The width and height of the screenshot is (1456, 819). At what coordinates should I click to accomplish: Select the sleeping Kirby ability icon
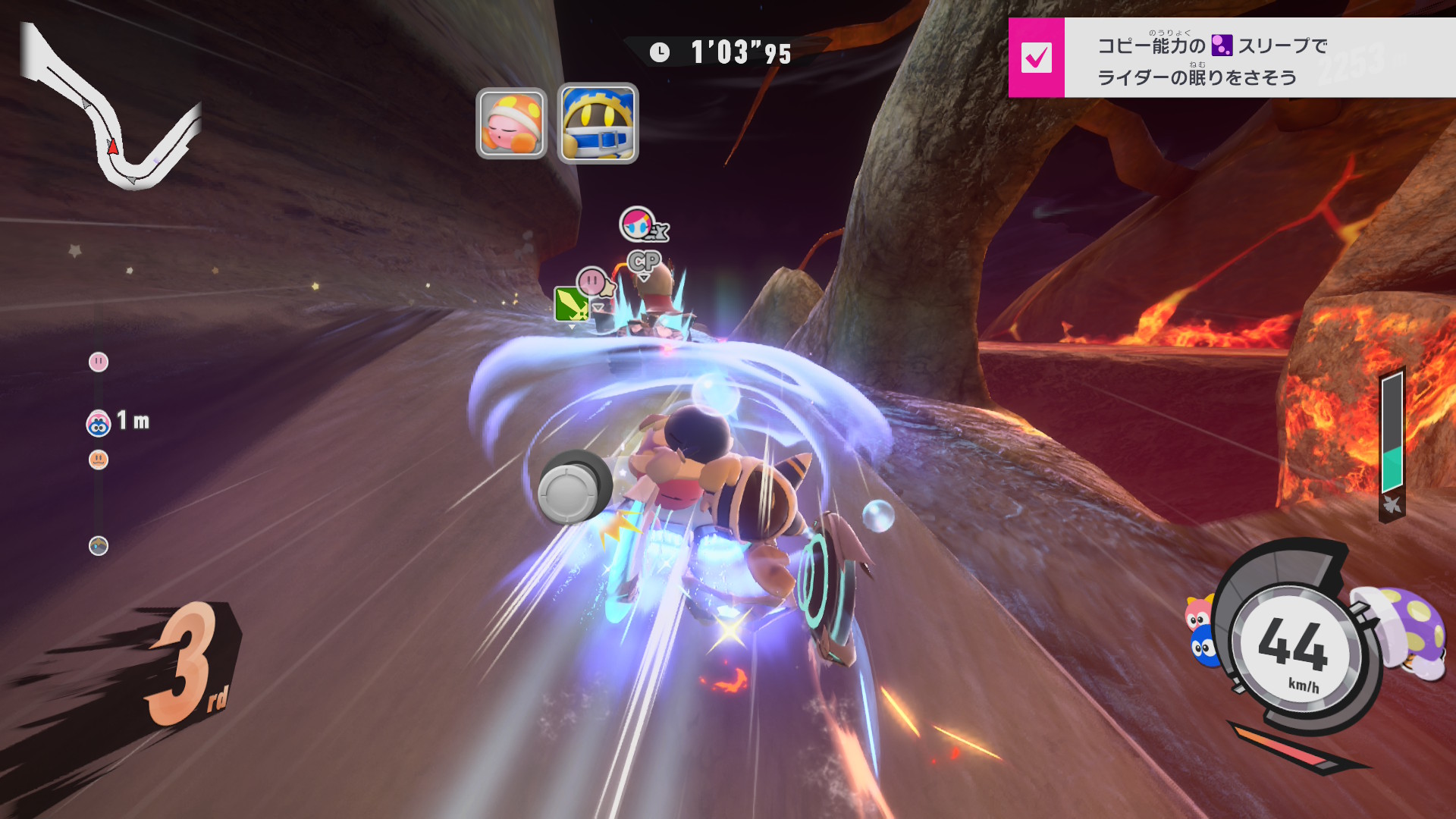511,123
